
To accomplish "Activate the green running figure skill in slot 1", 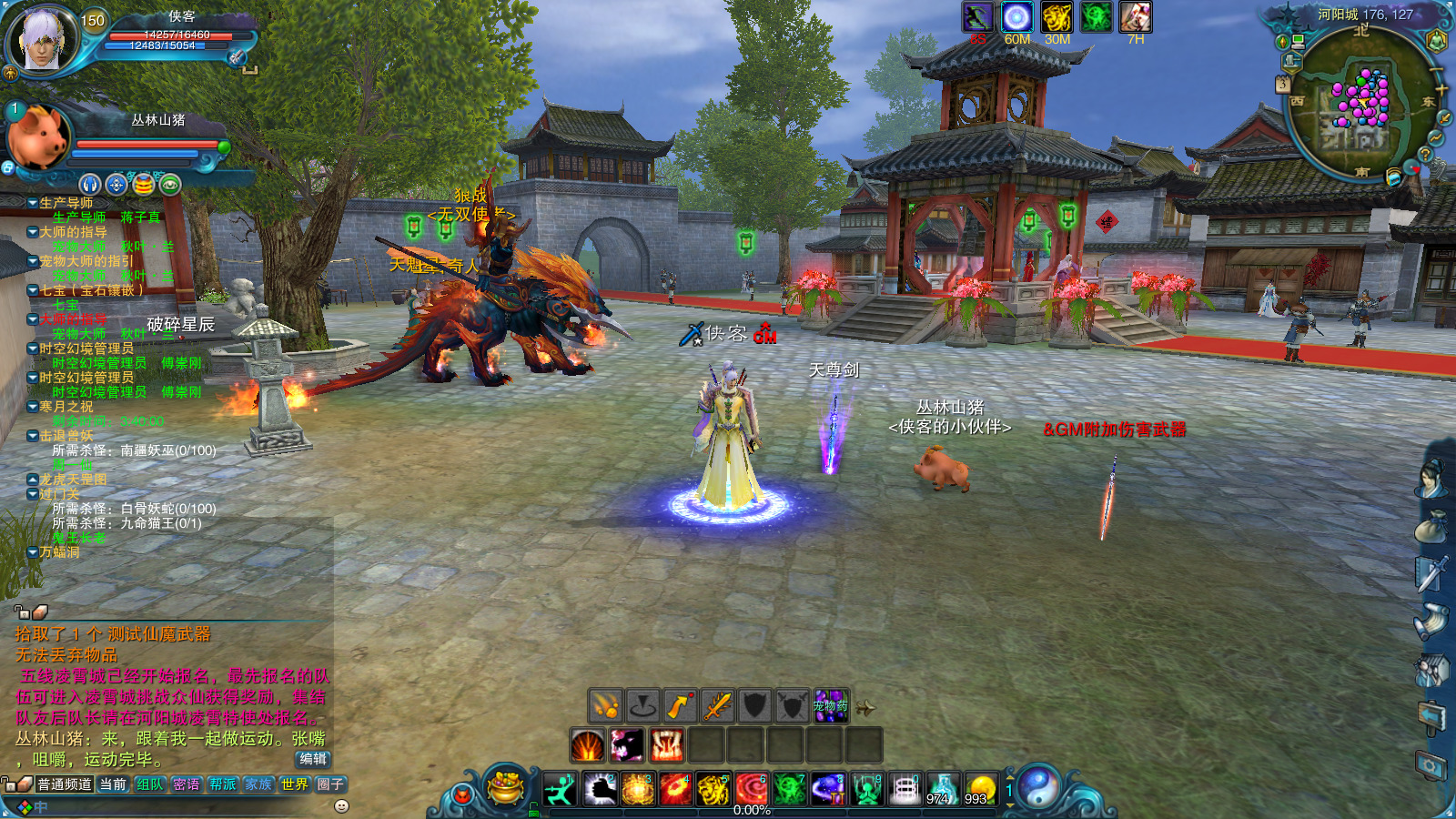I will 560,789.
